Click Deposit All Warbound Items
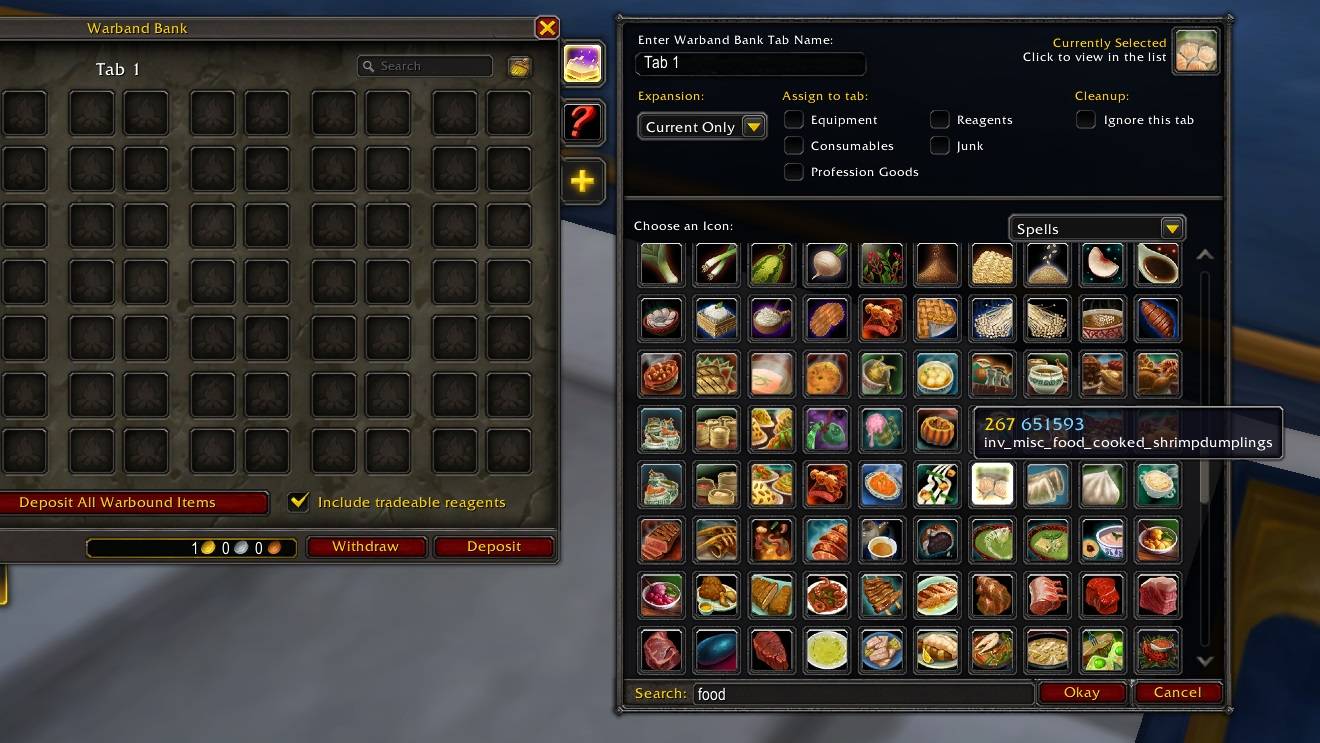Image resolution: width=1320 pixels, height=743 pixels. [133, 502]
